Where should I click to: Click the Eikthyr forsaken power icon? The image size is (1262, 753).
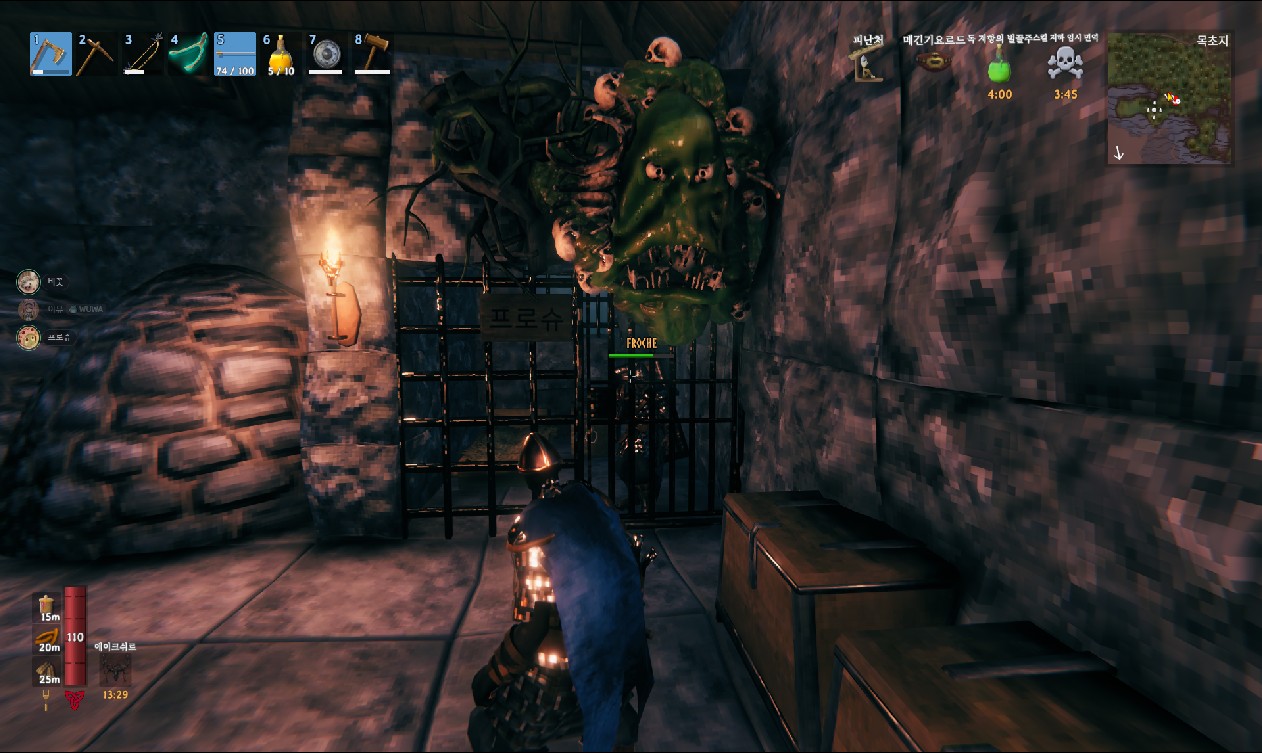[114, 670]
